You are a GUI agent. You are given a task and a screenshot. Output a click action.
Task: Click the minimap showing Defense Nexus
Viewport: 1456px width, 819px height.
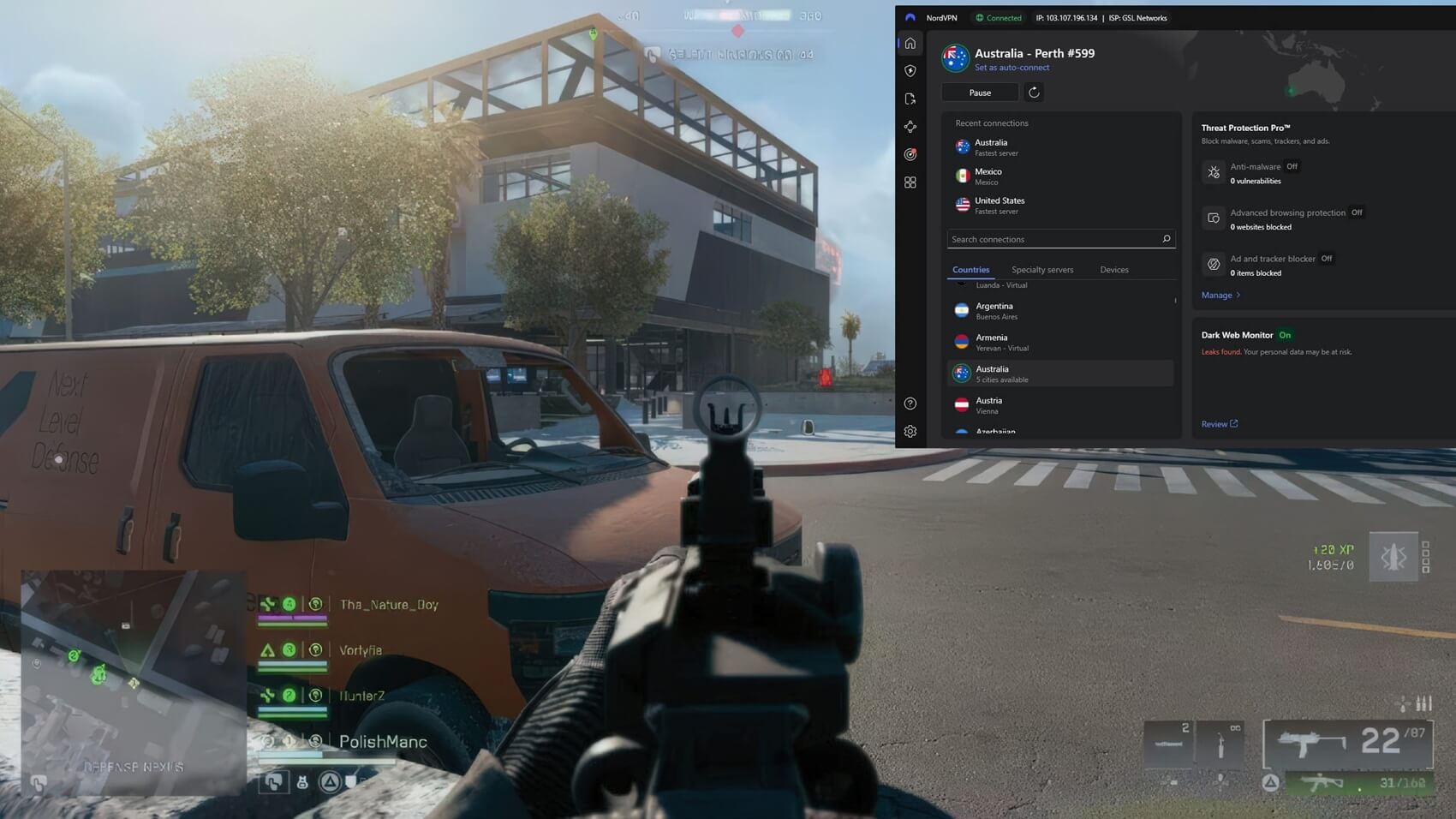tap(133, 683)
